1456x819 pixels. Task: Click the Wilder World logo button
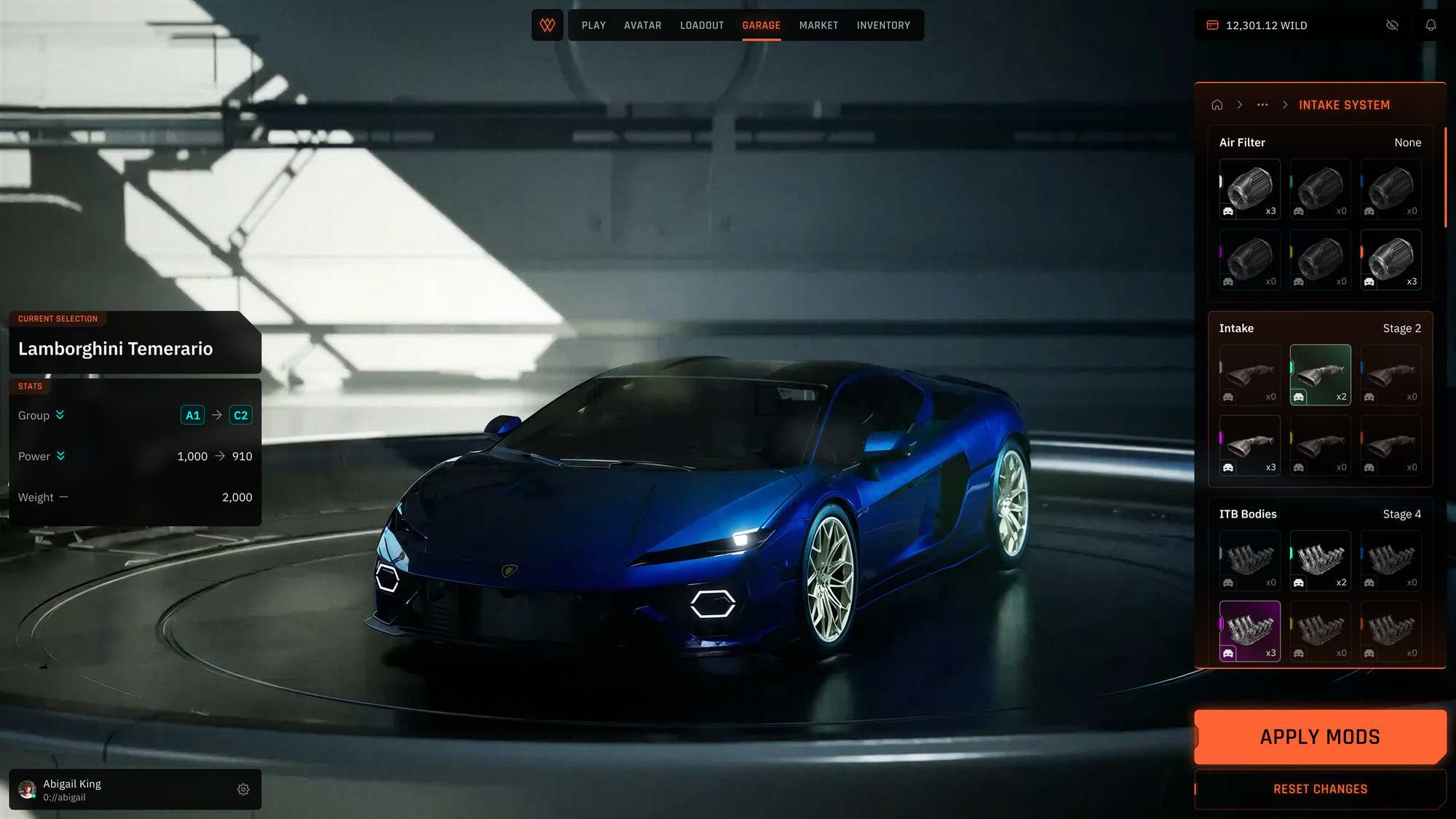[547, 25]
